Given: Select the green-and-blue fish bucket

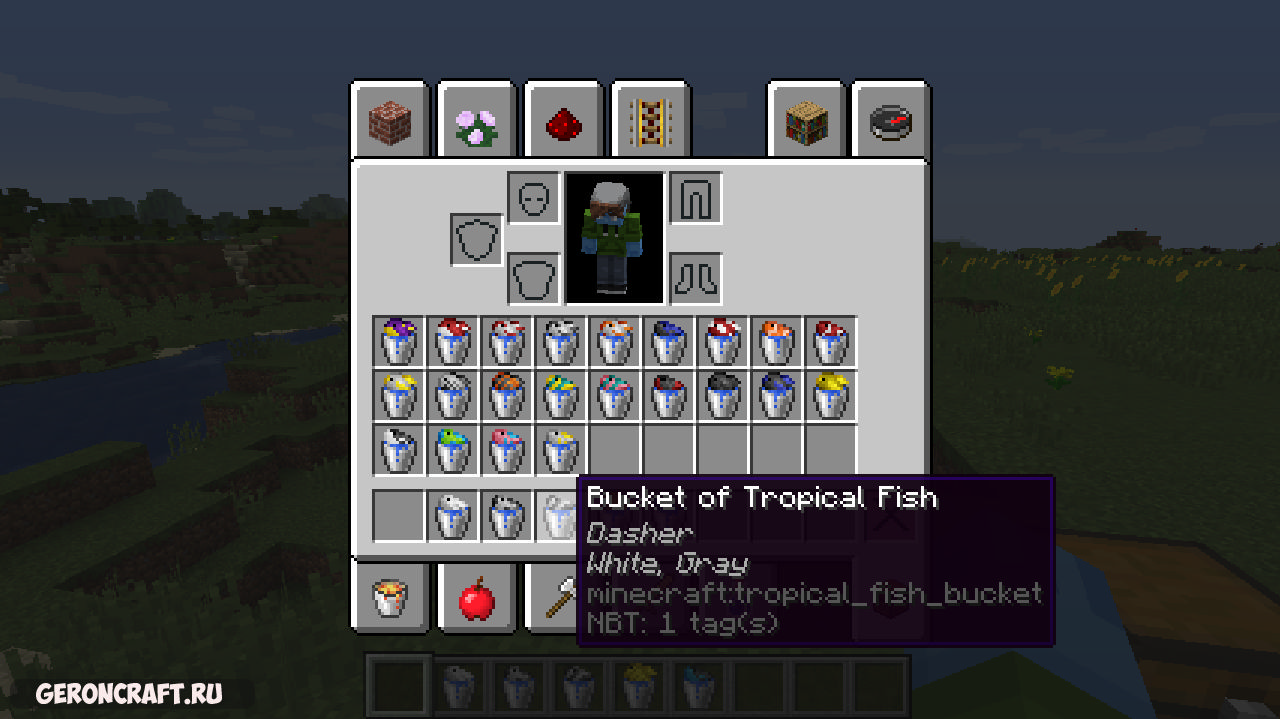Looking at the screenshot, I should 452,449.
